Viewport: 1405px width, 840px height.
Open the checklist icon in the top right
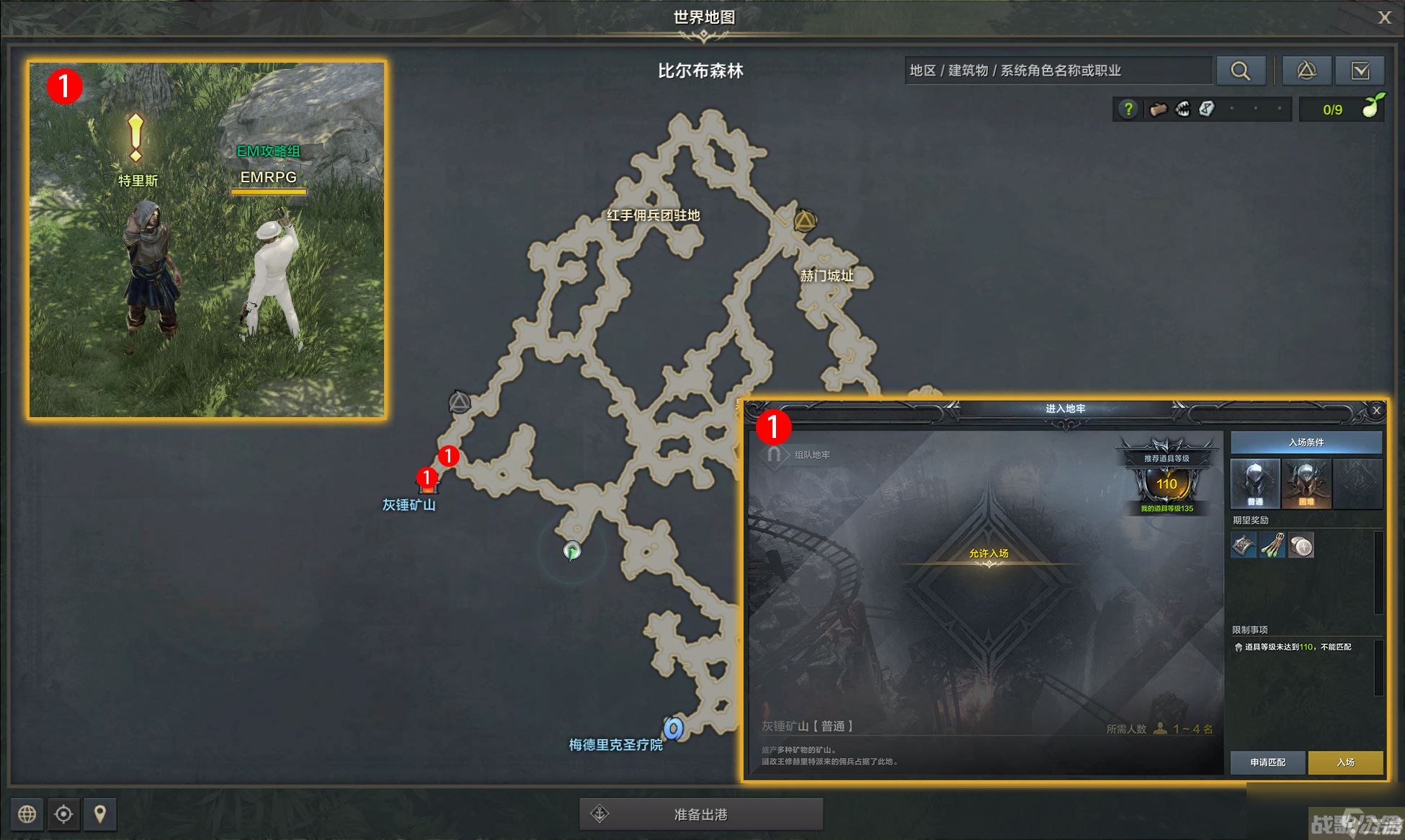pos(1362,71)
